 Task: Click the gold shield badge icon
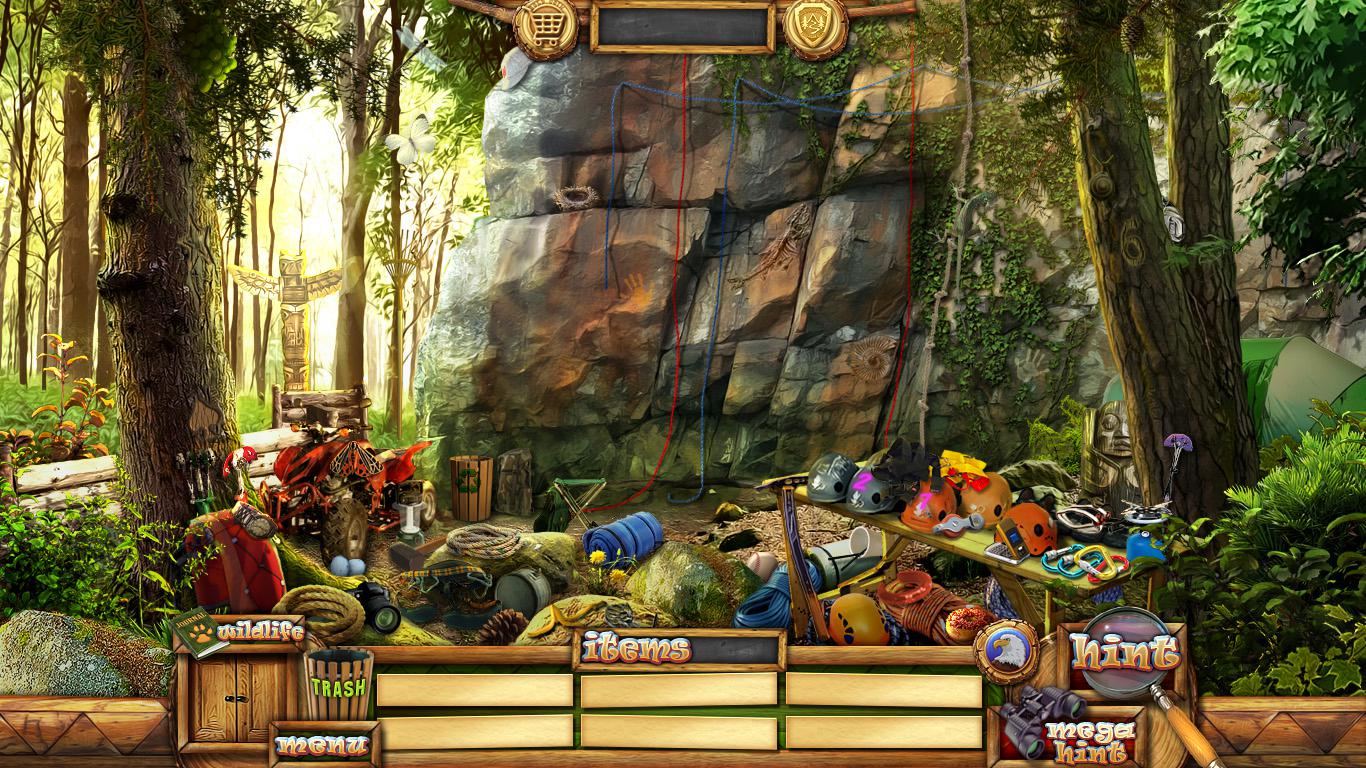pyautogui.click(x=815, y=24)
